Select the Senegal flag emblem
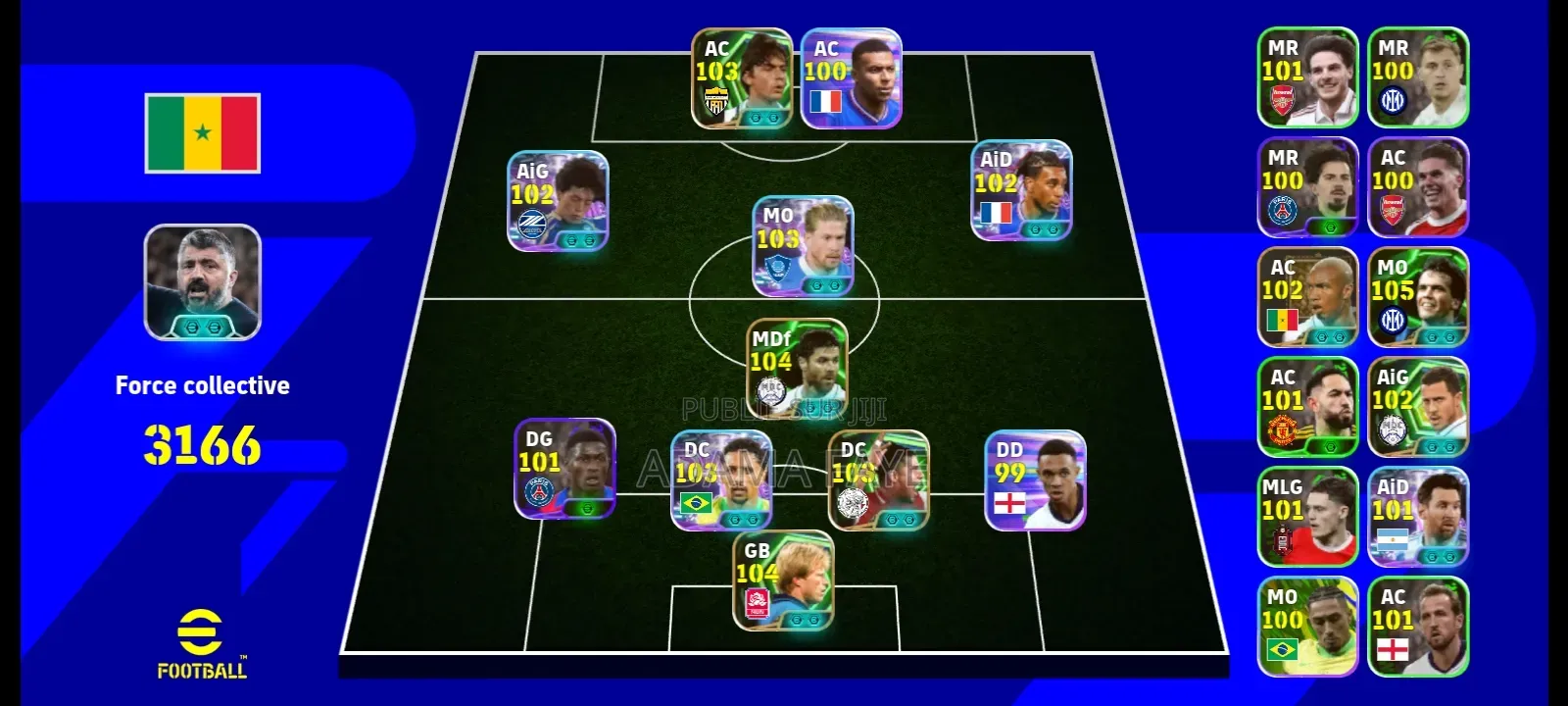The width and height of the screenshot is (1568, 706). point(203,130)
